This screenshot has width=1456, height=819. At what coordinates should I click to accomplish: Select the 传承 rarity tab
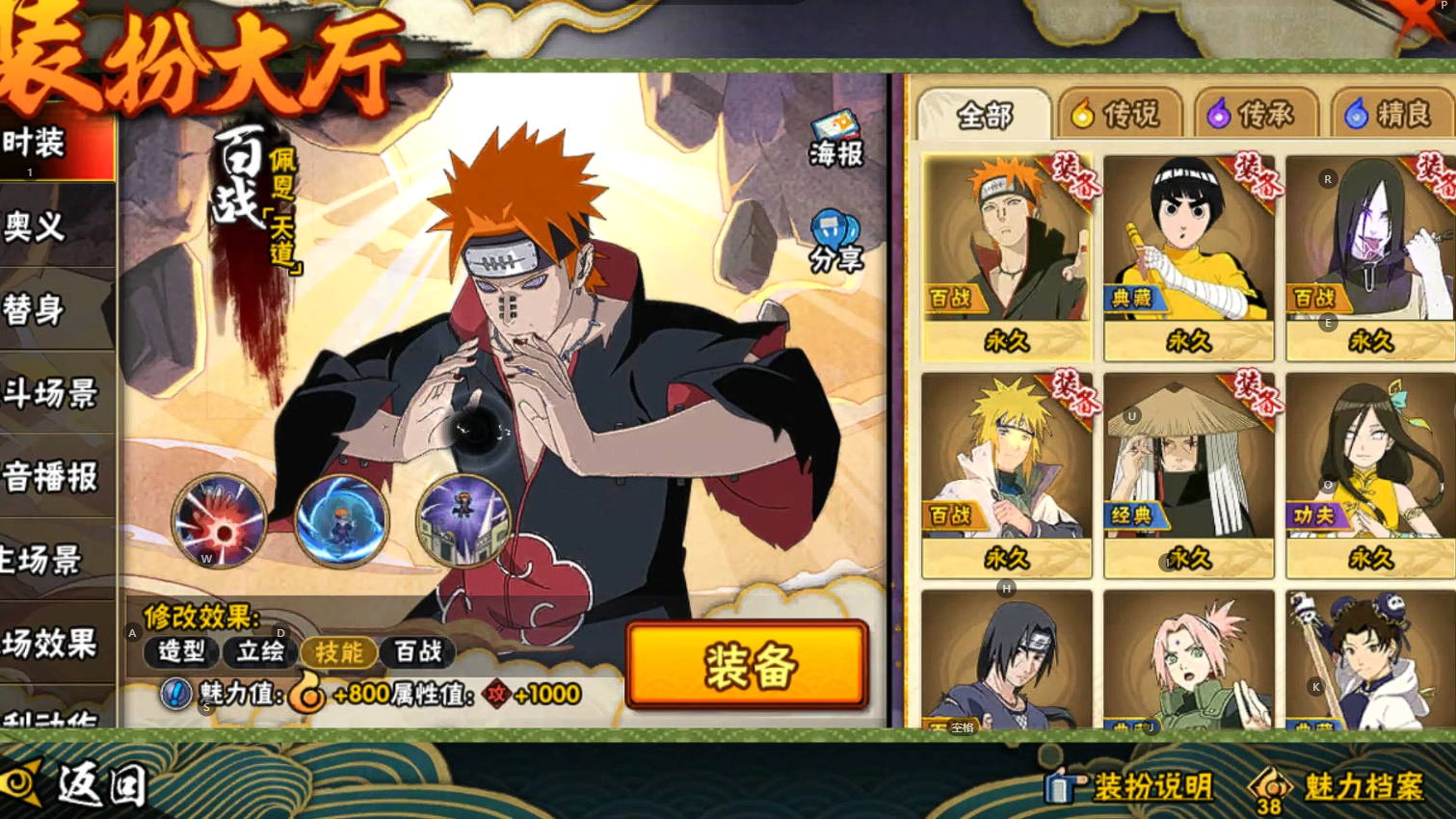[x=1255, y=116]
